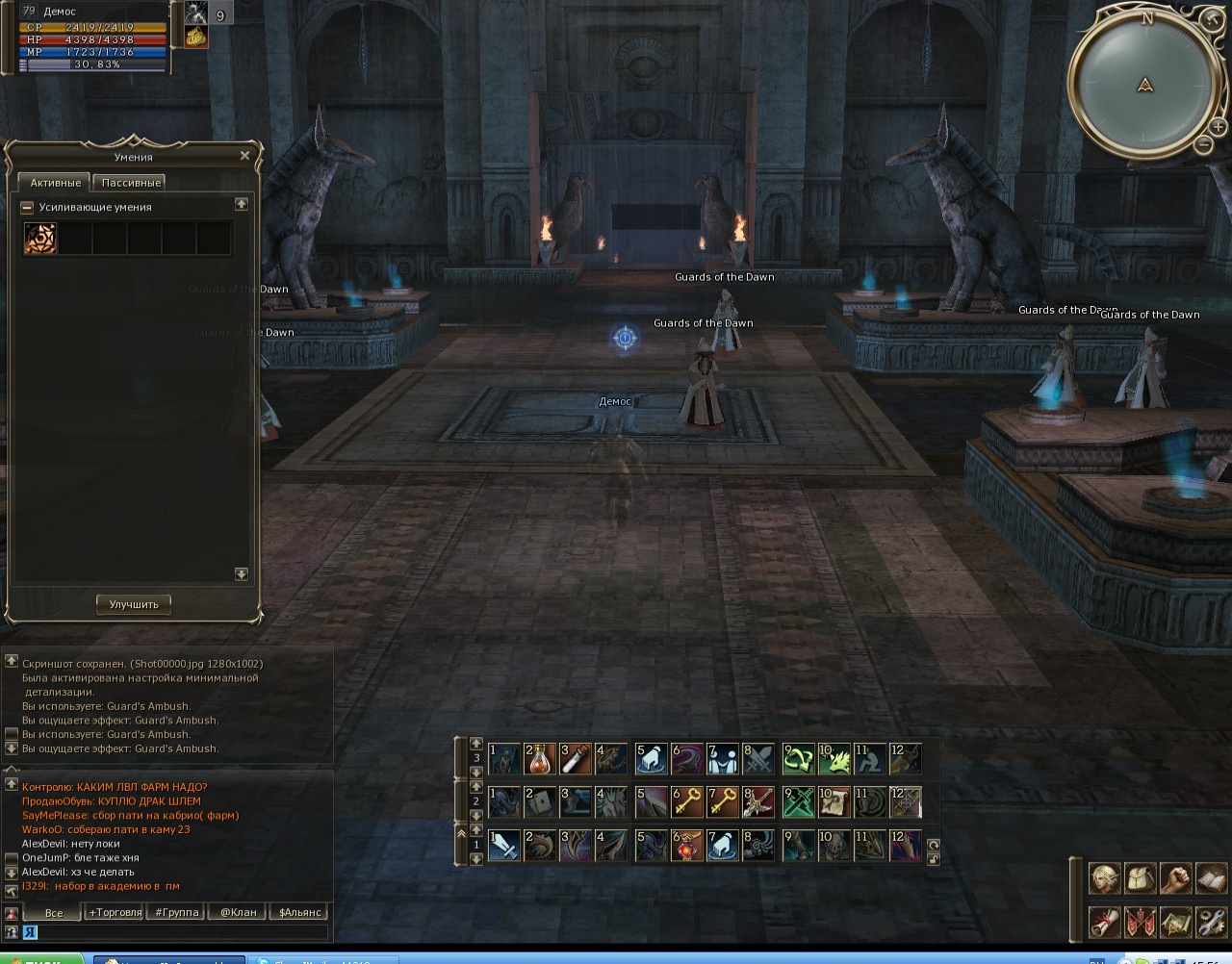1232x964 pixels.
Task: Open the @Клан chat tab
Action: point(238,912)
